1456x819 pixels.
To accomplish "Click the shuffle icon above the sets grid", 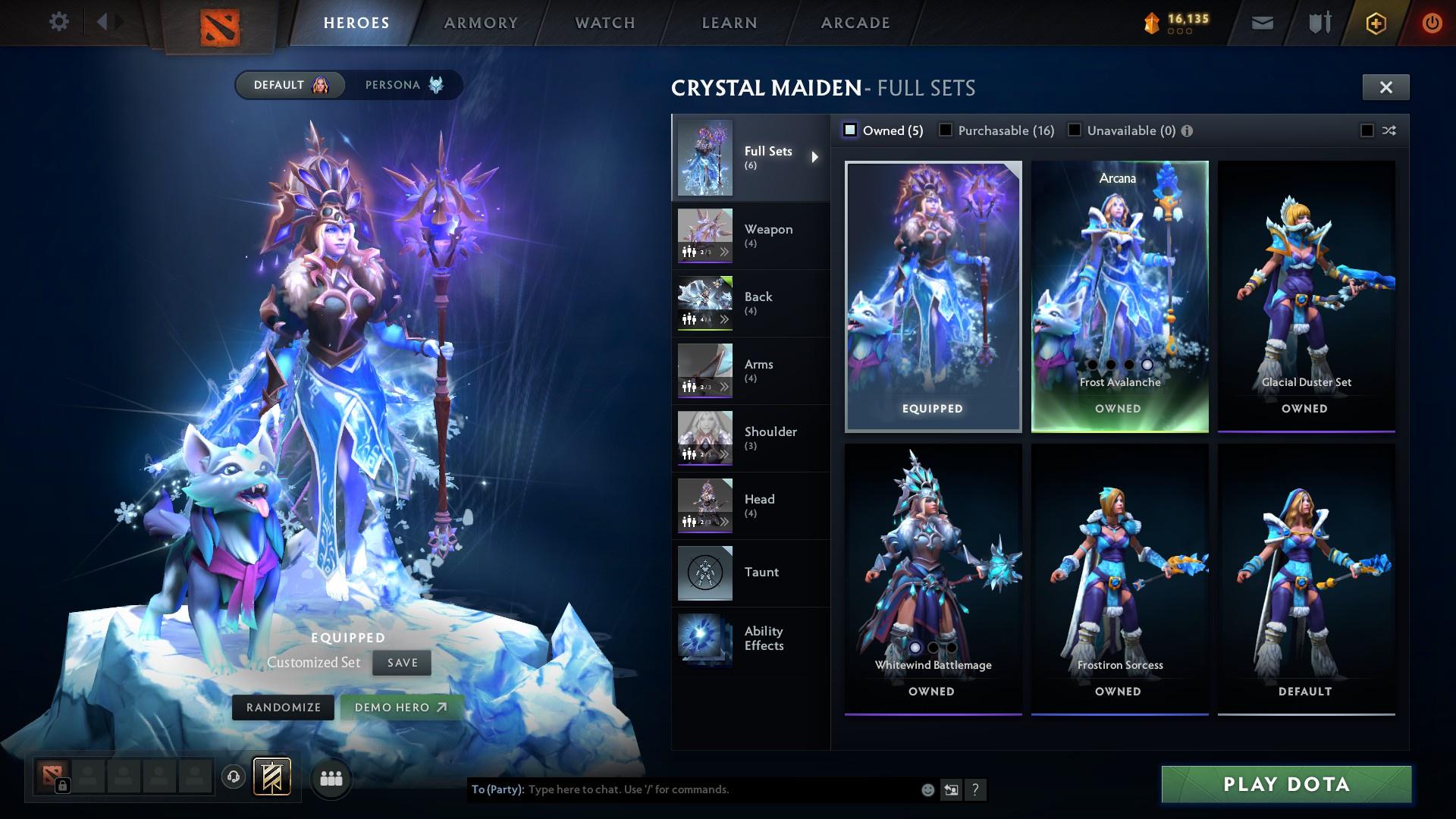I will 1388,130.
